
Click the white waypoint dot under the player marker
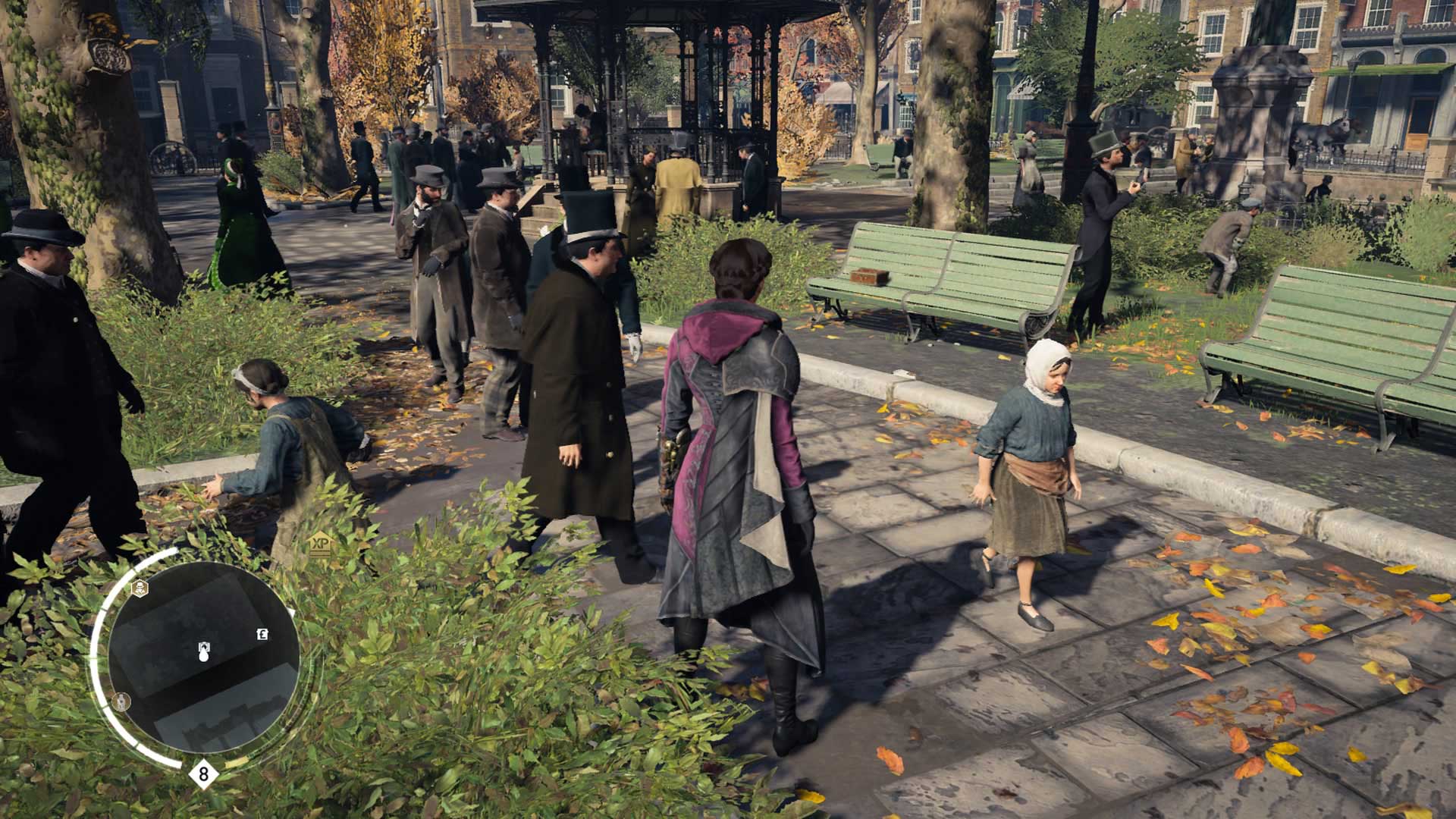click(203, 657)
